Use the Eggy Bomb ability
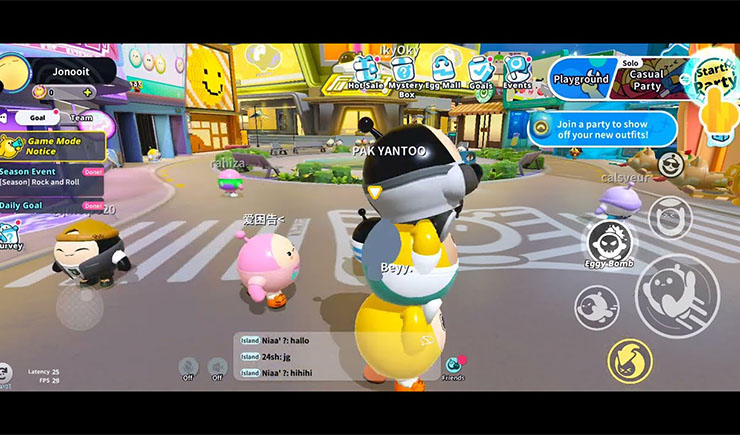This screenshot has height=435, width=740. (609, 245)
